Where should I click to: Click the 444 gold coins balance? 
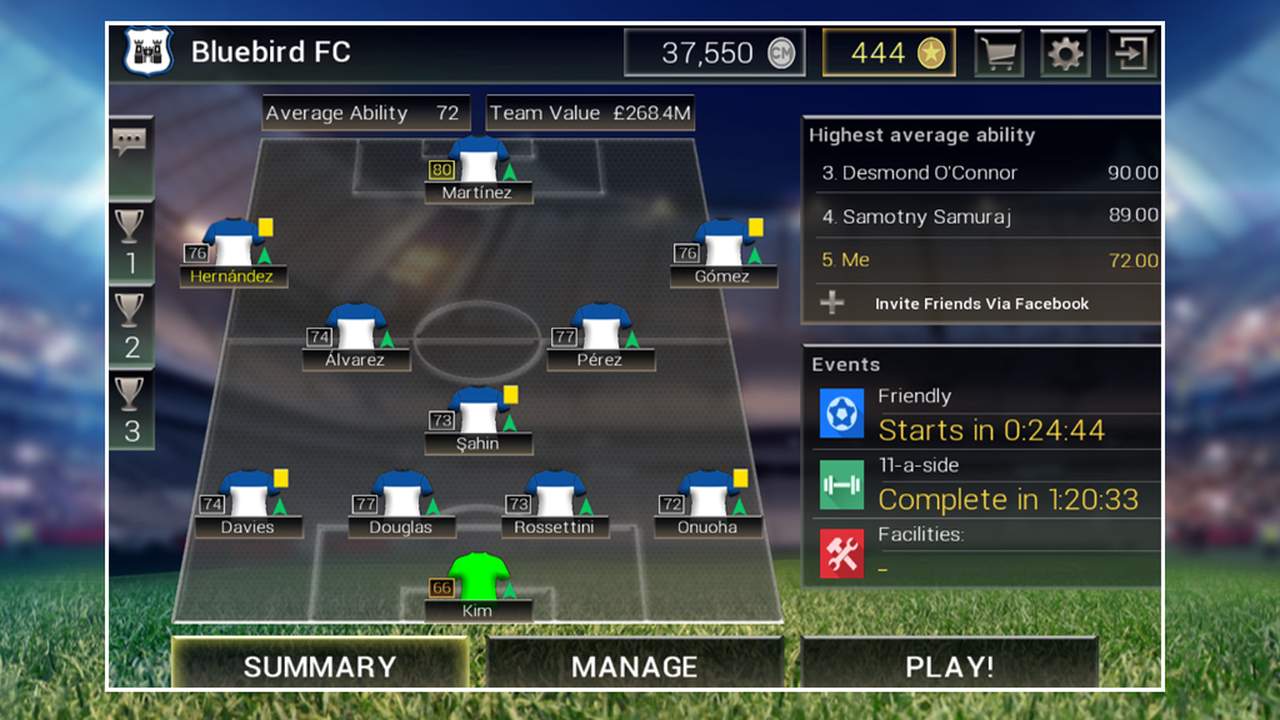889,53
